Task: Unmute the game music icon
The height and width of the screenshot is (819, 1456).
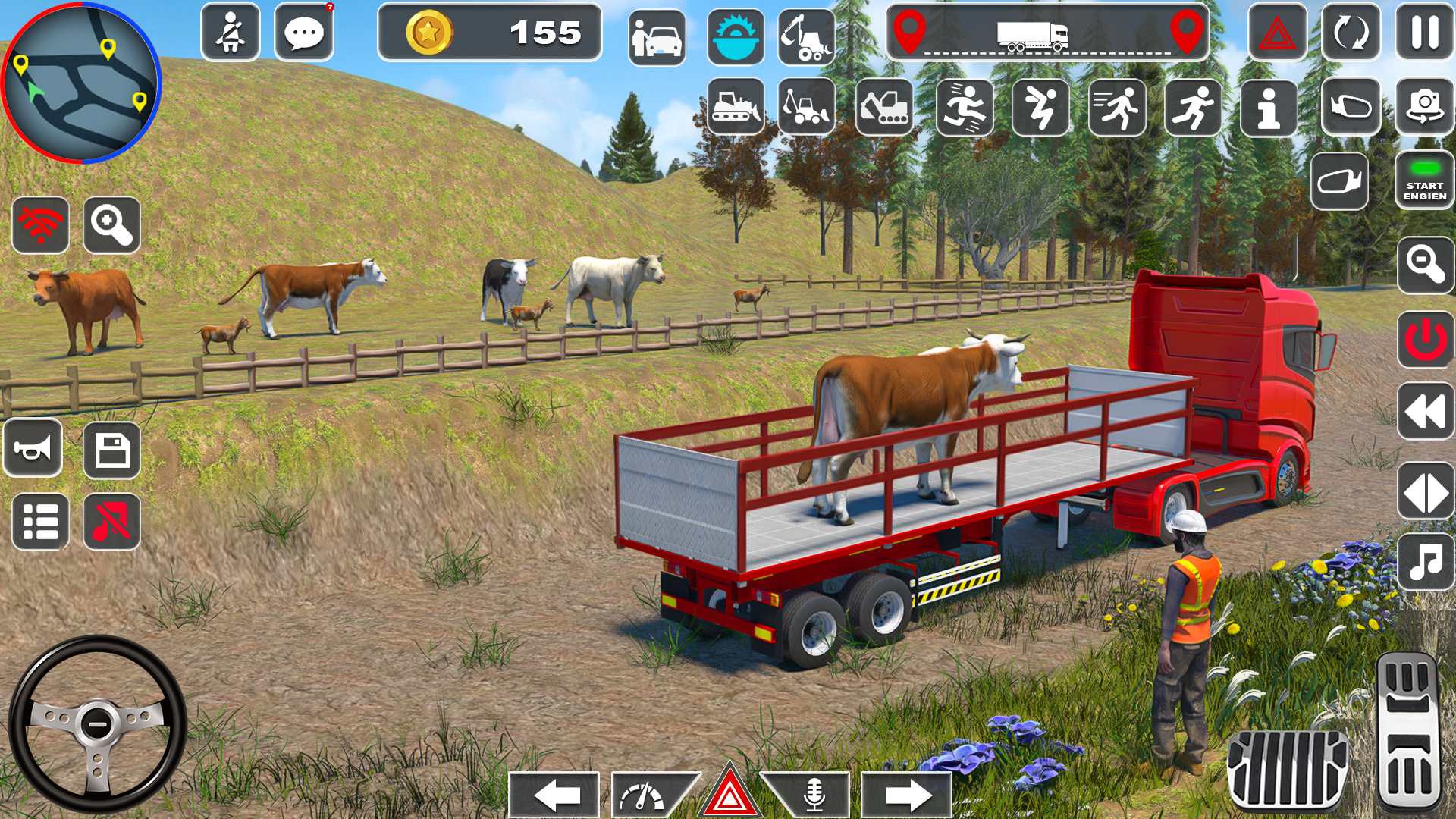Action: pos(114,522)
